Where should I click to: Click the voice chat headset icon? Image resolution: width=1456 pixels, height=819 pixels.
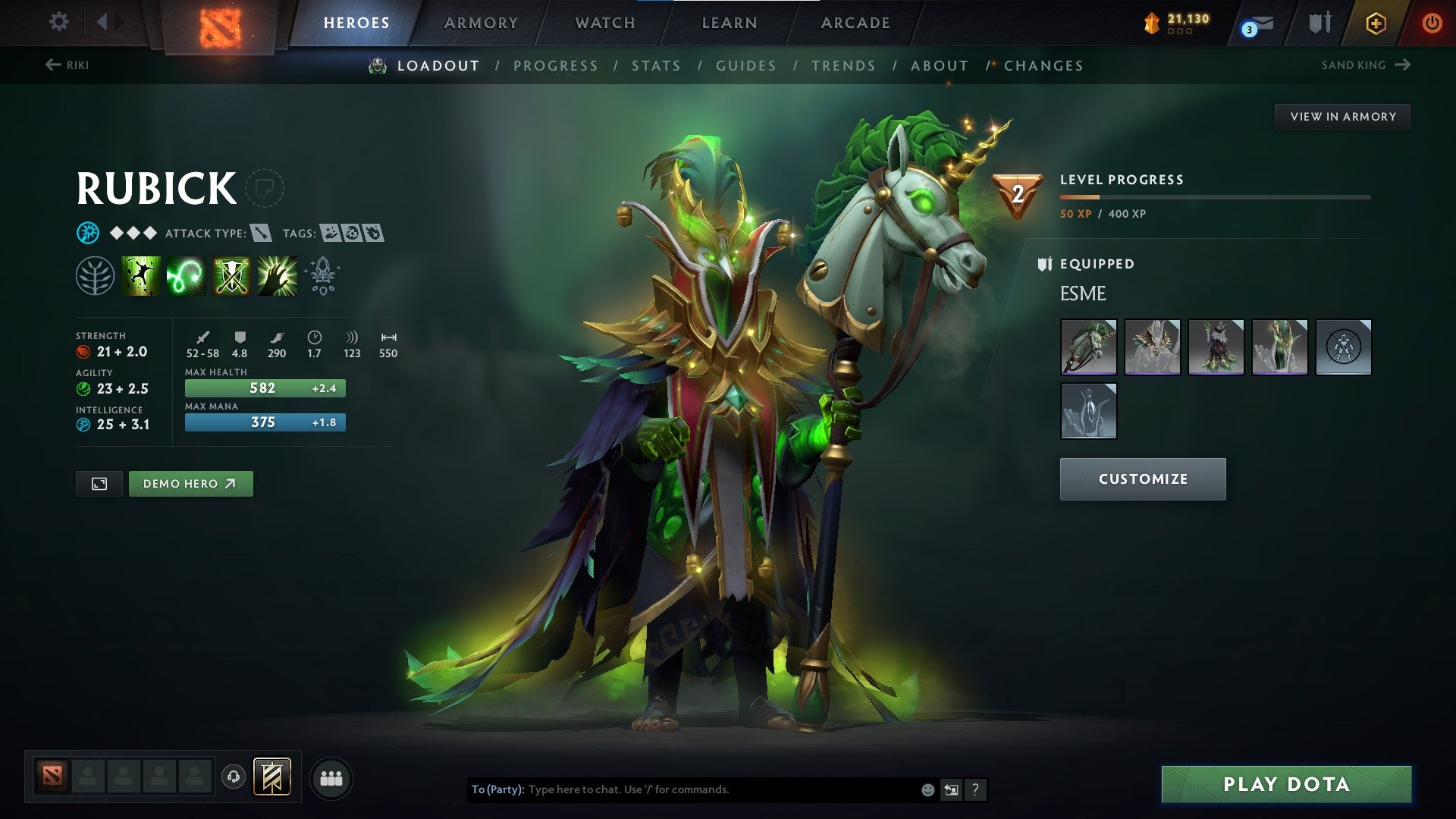coord(234,777)
